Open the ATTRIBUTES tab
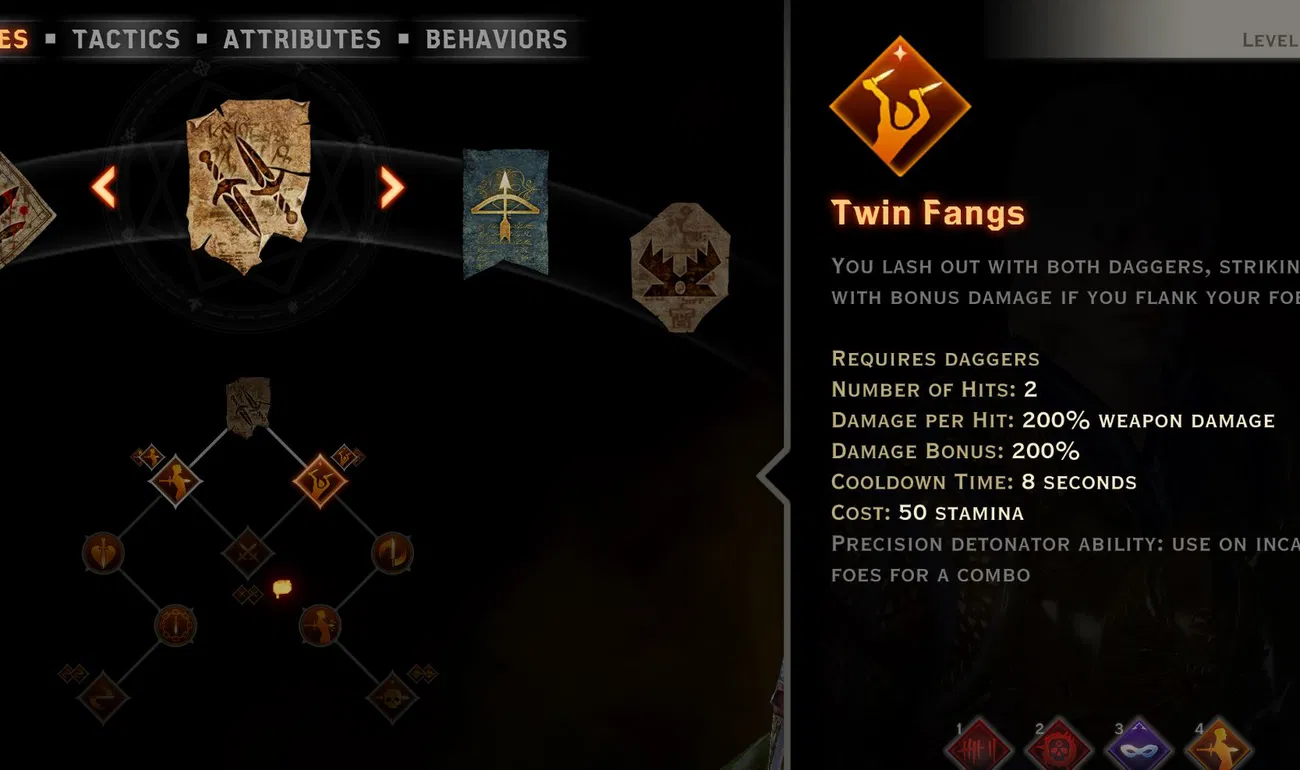1300x770 pixels. coord(302,39)
